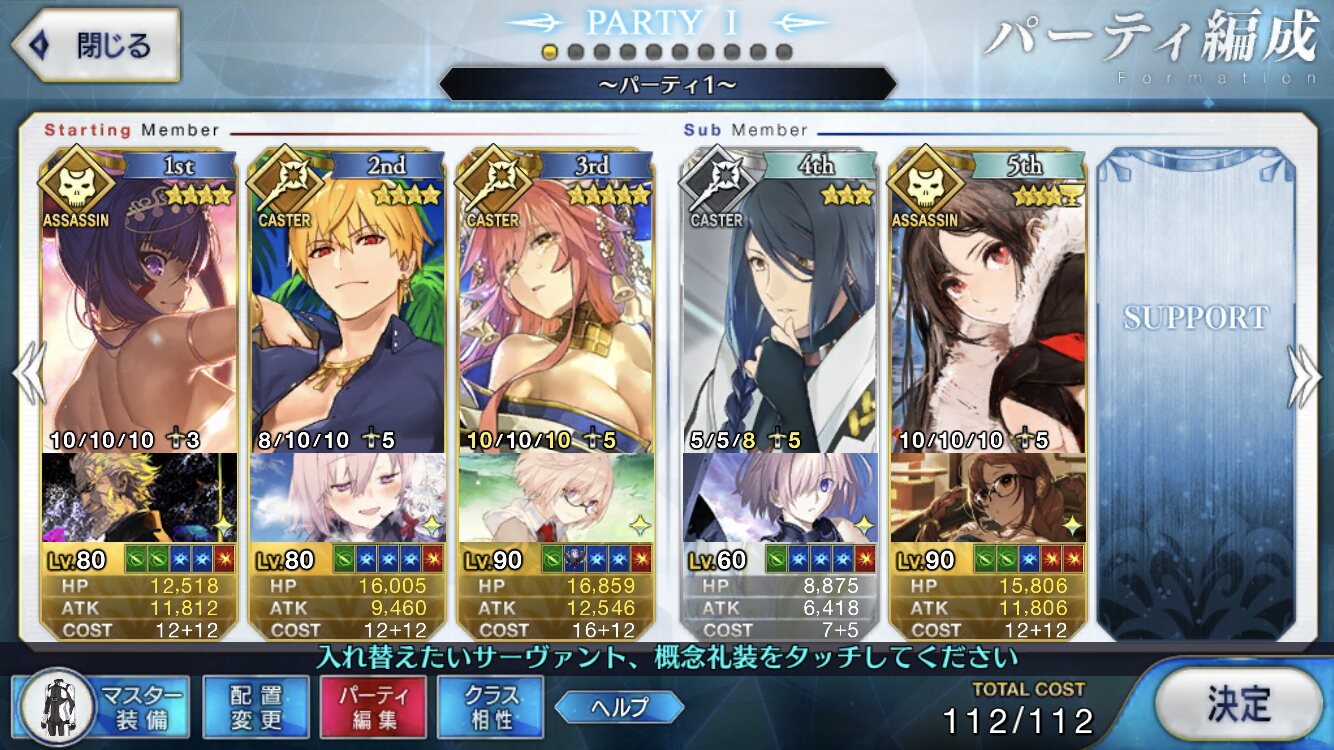Pick the 4th slot silver Caster card

780,310
